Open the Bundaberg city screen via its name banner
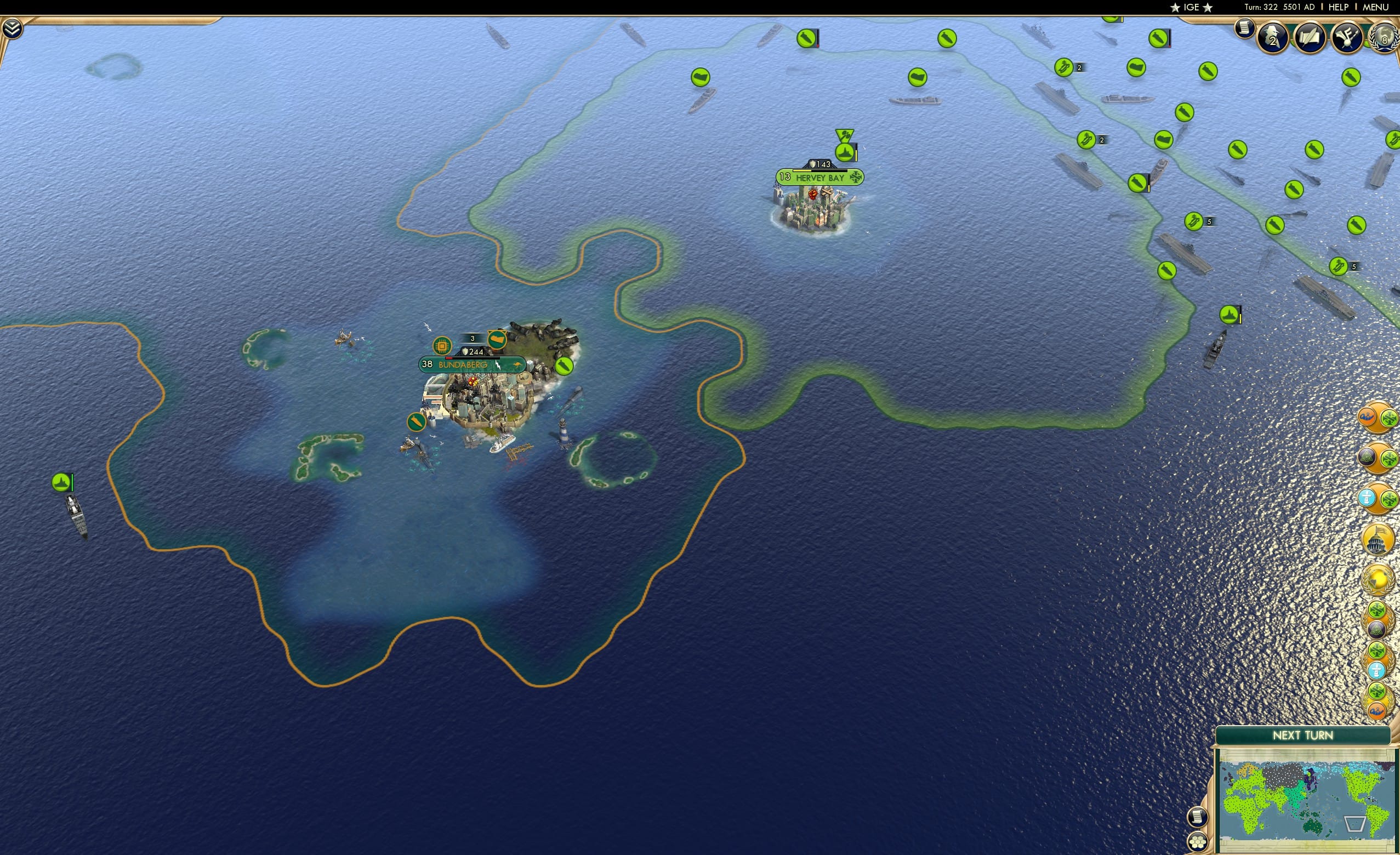The image size is (1400, 855). pos(463,364)
